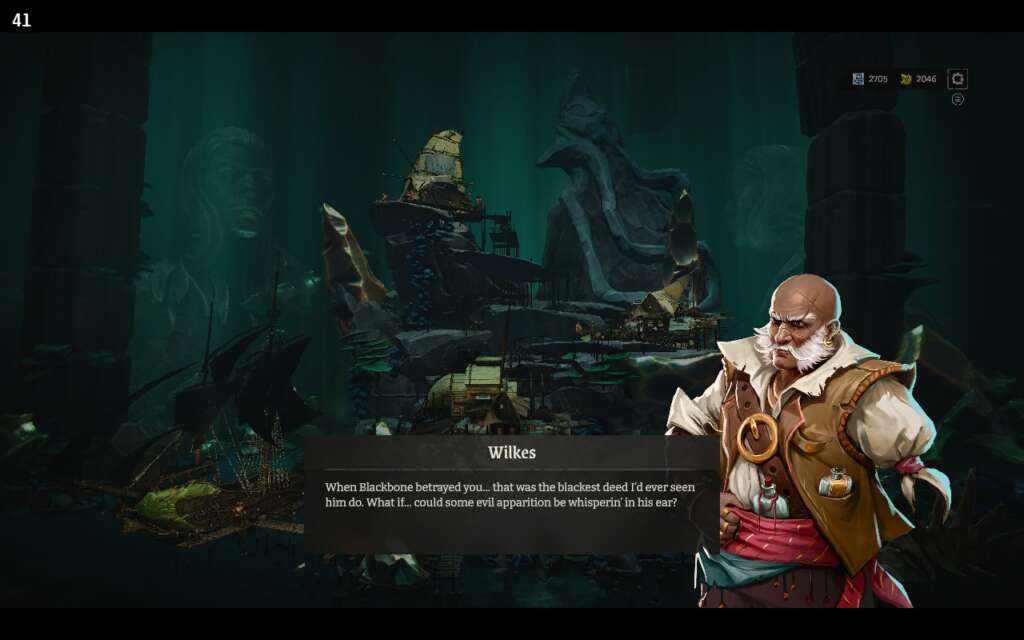The image size is (1024, 640).
Task: Open the settings gear menu
Action: (957, 79)
